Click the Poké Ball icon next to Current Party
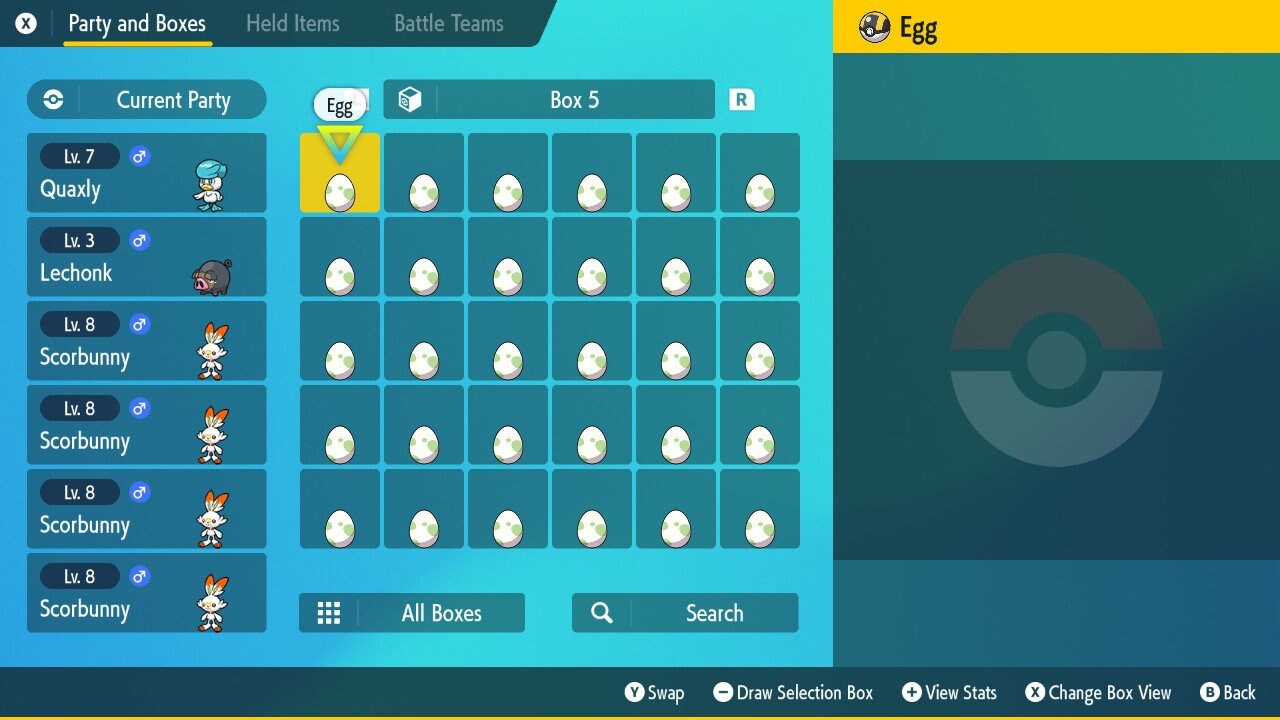 51,99
